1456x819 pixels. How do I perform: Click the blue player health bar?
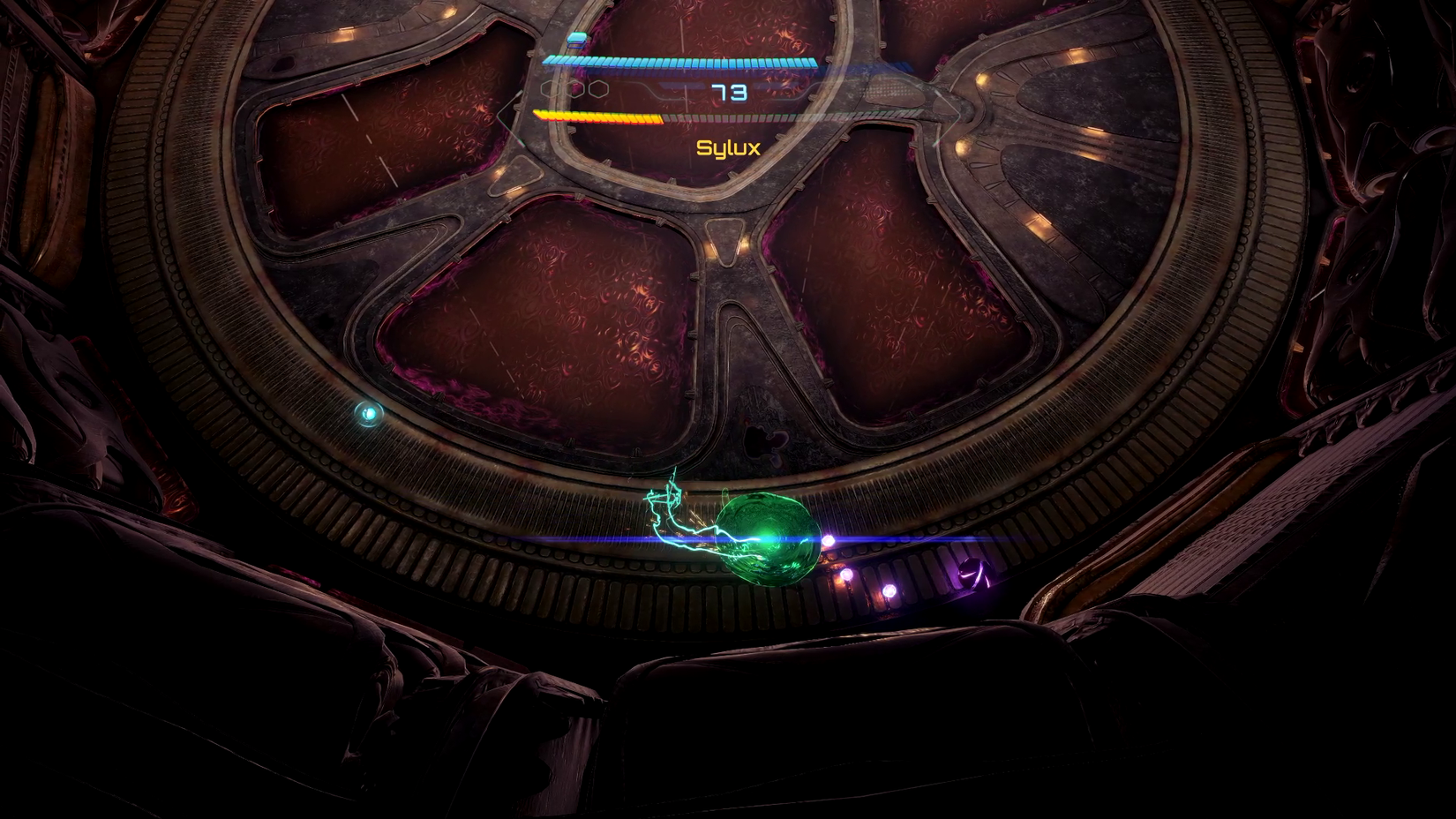pos(679,62)
